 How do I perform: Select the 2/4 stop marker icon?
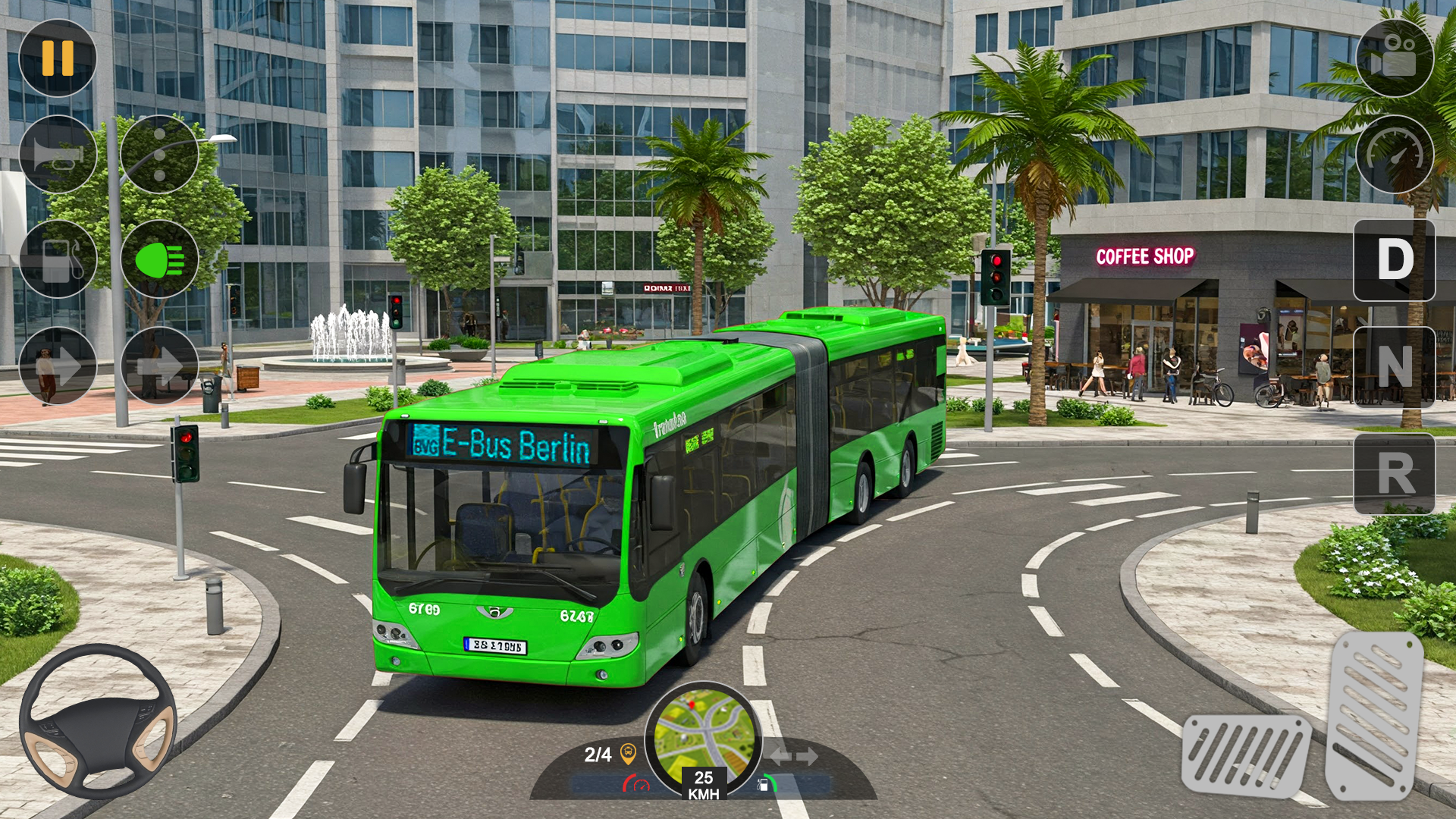click(x=628, y=754)
